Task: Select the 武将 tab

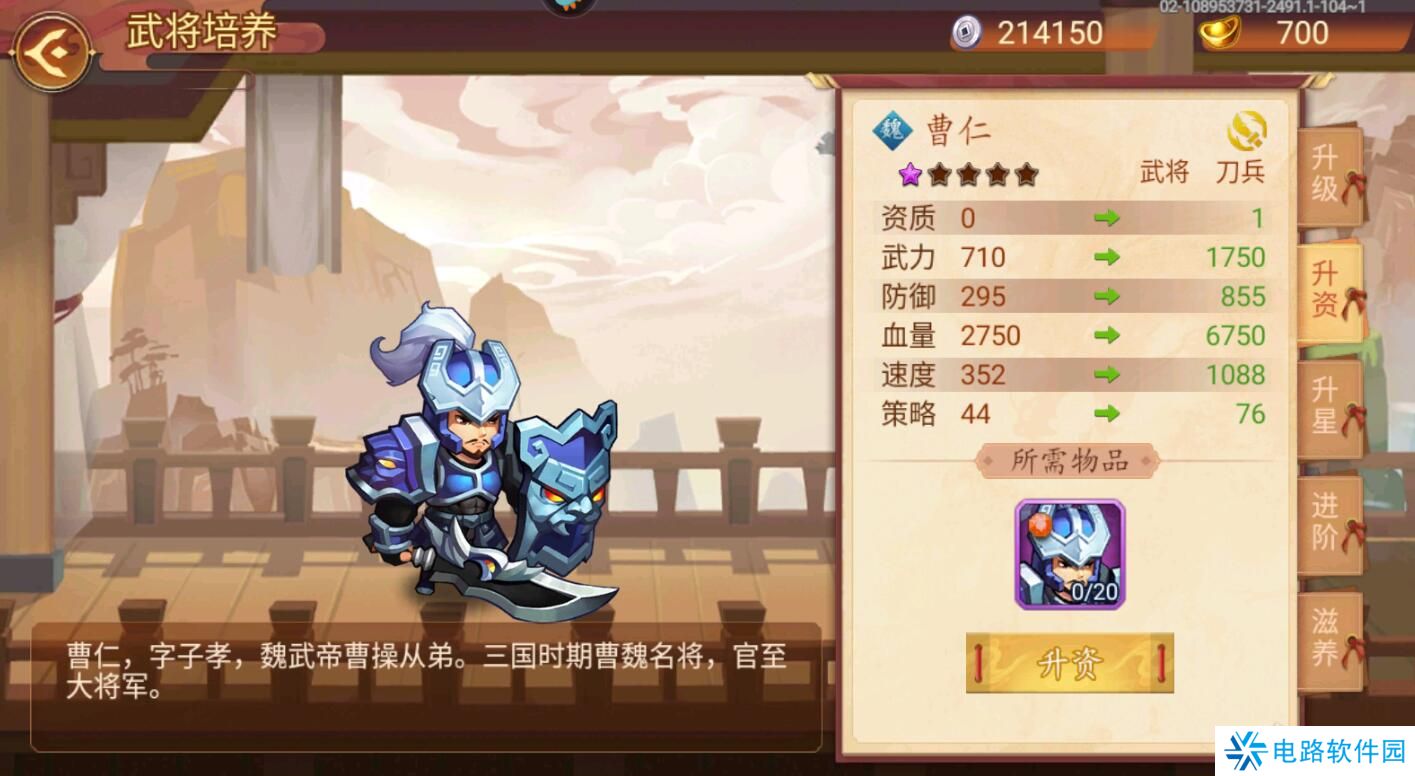Action: coord(1166,171)
